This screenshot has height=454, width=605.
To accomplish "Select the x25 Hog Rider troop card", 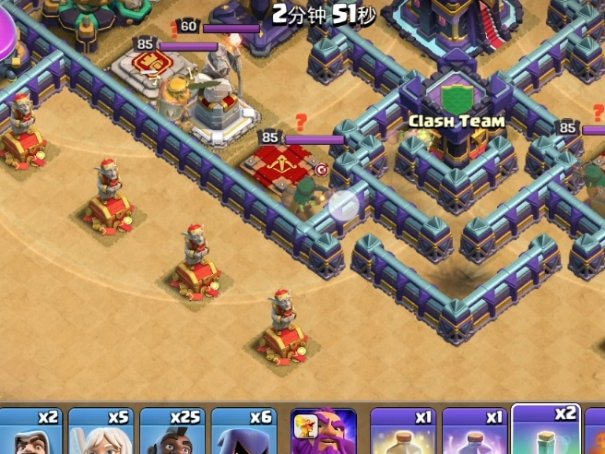I will 172,431.
